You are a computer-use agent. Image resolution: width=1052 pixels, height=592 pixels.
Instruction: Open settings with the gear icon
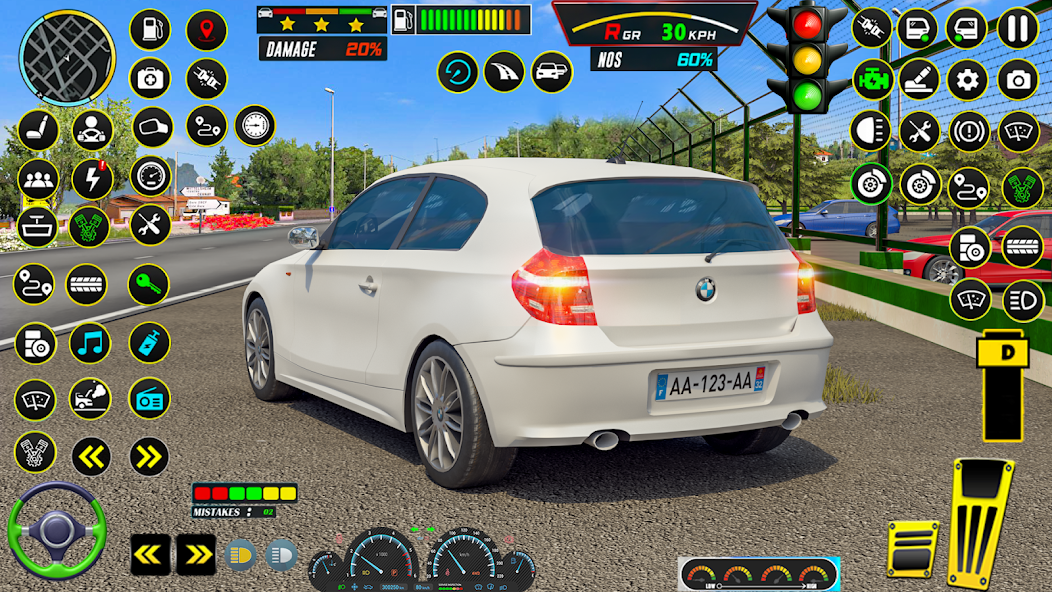pyautogui.click(x=967, y=79)
